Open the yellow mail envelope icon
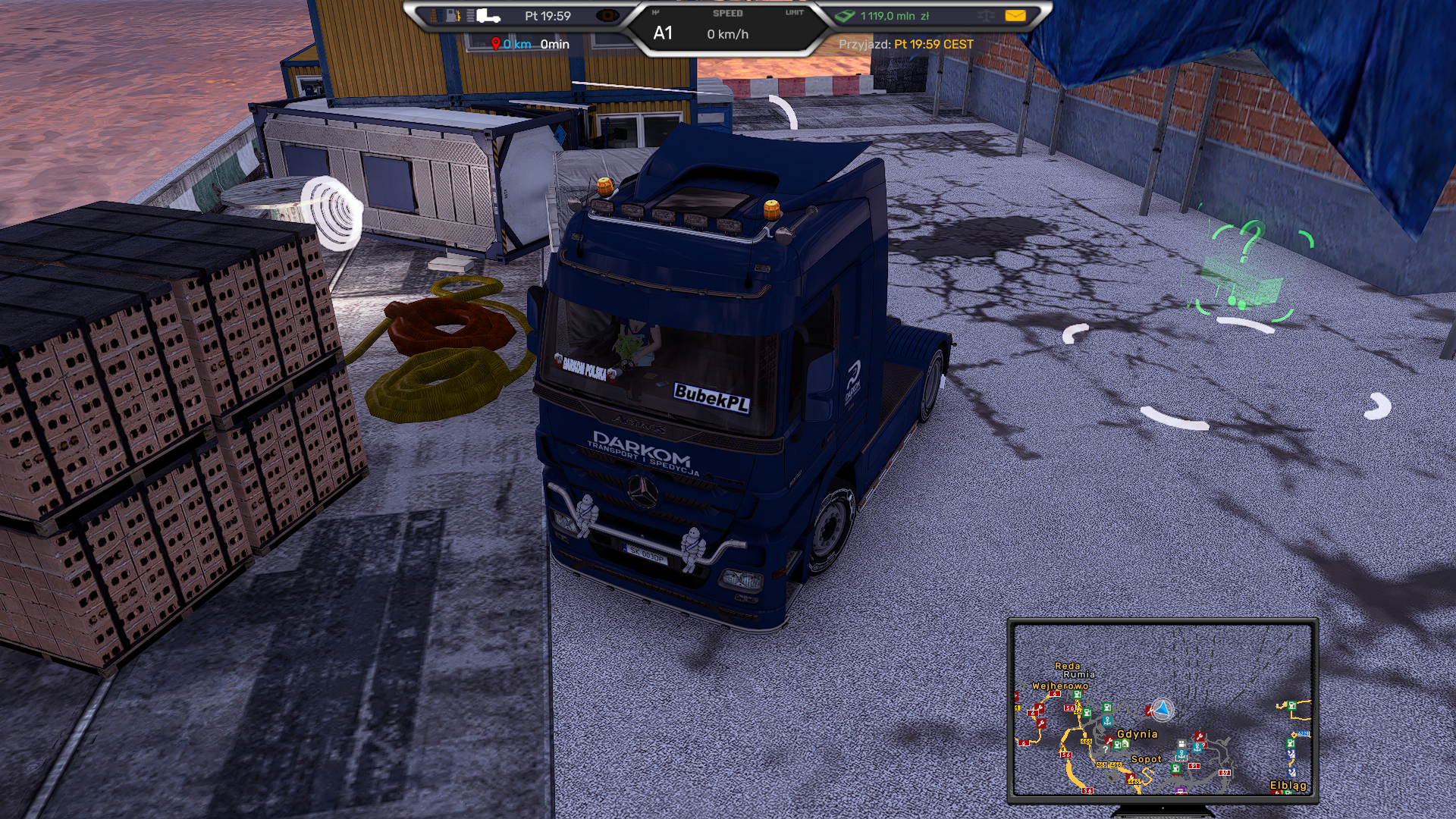1456x819 pixels. tap(1015, 16)
